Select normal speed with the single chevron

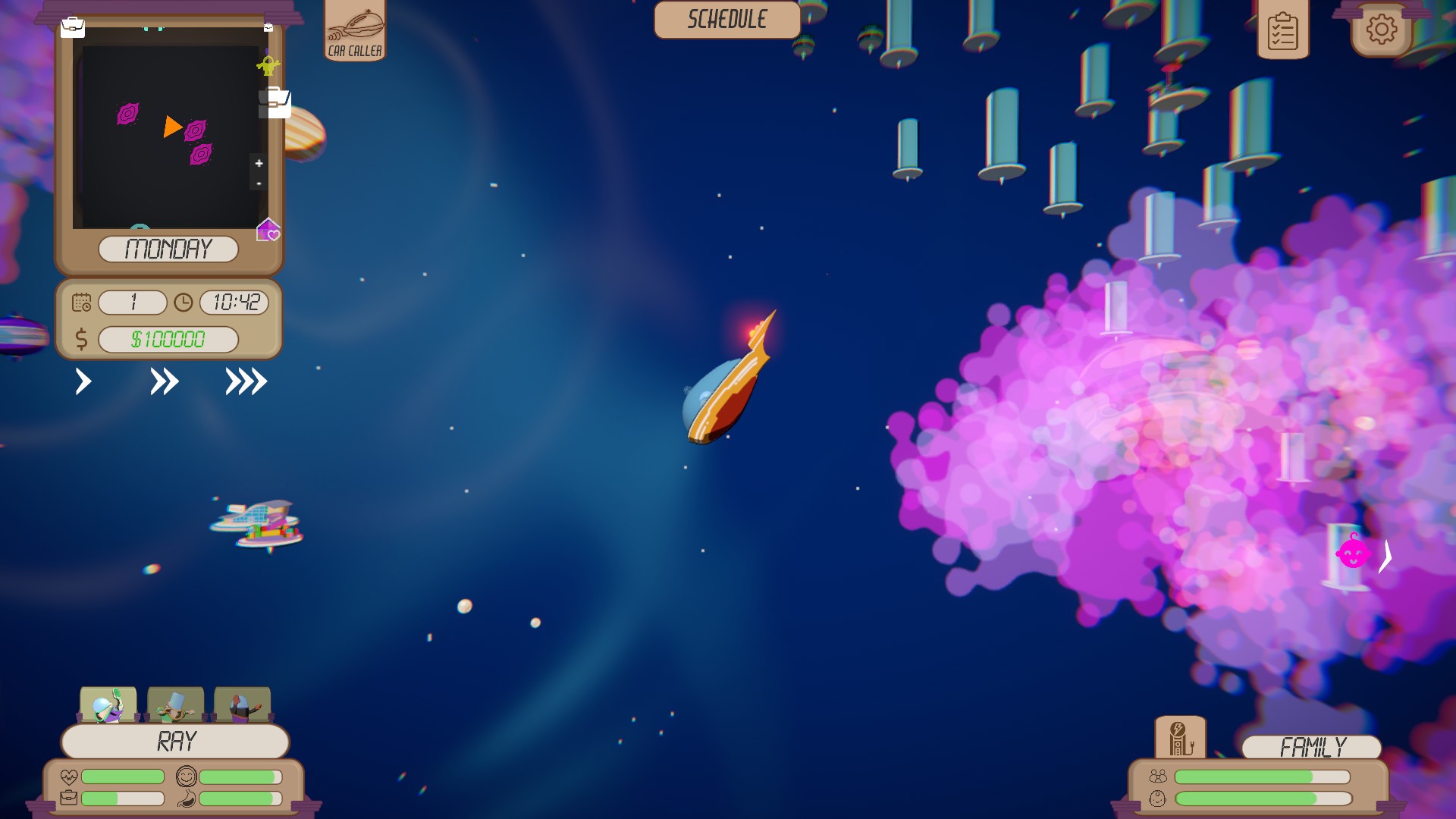(x=82, y=381)
